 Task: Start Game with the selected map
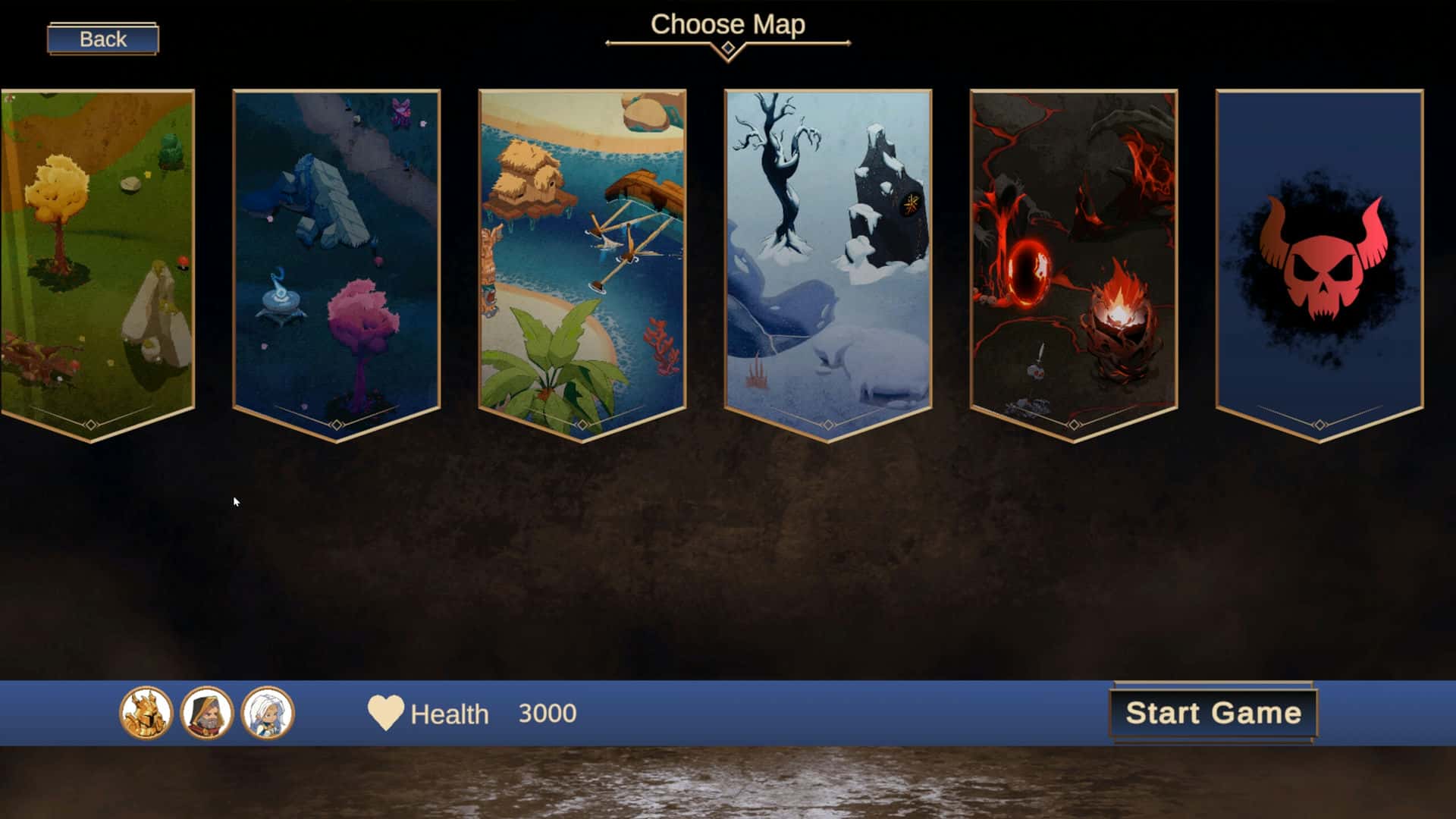click(x=1213, y=713)
